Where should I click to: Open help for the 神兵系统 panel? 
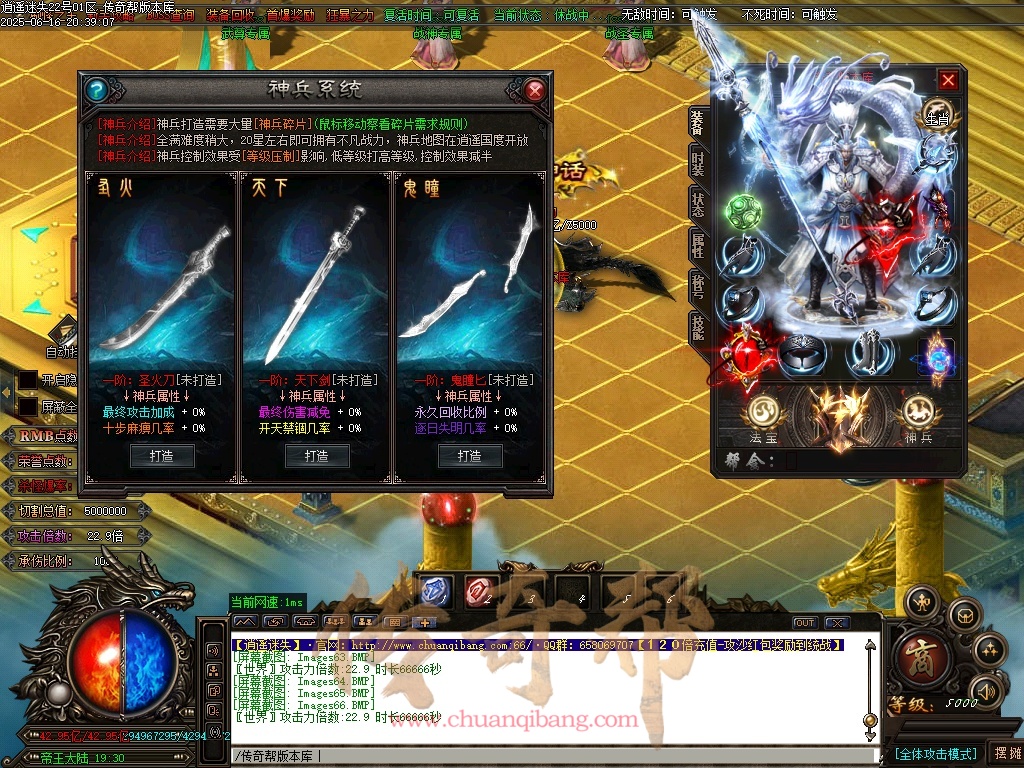(x=96, y=90)
